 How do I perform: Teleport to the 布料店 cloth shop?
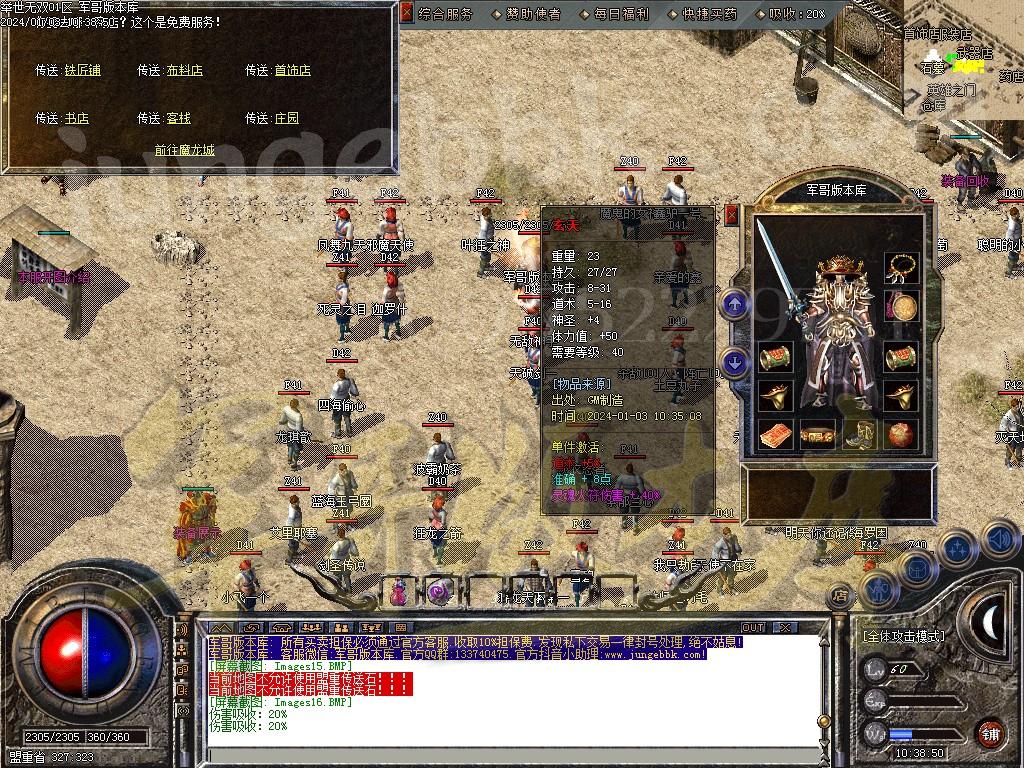pos(184,70)
